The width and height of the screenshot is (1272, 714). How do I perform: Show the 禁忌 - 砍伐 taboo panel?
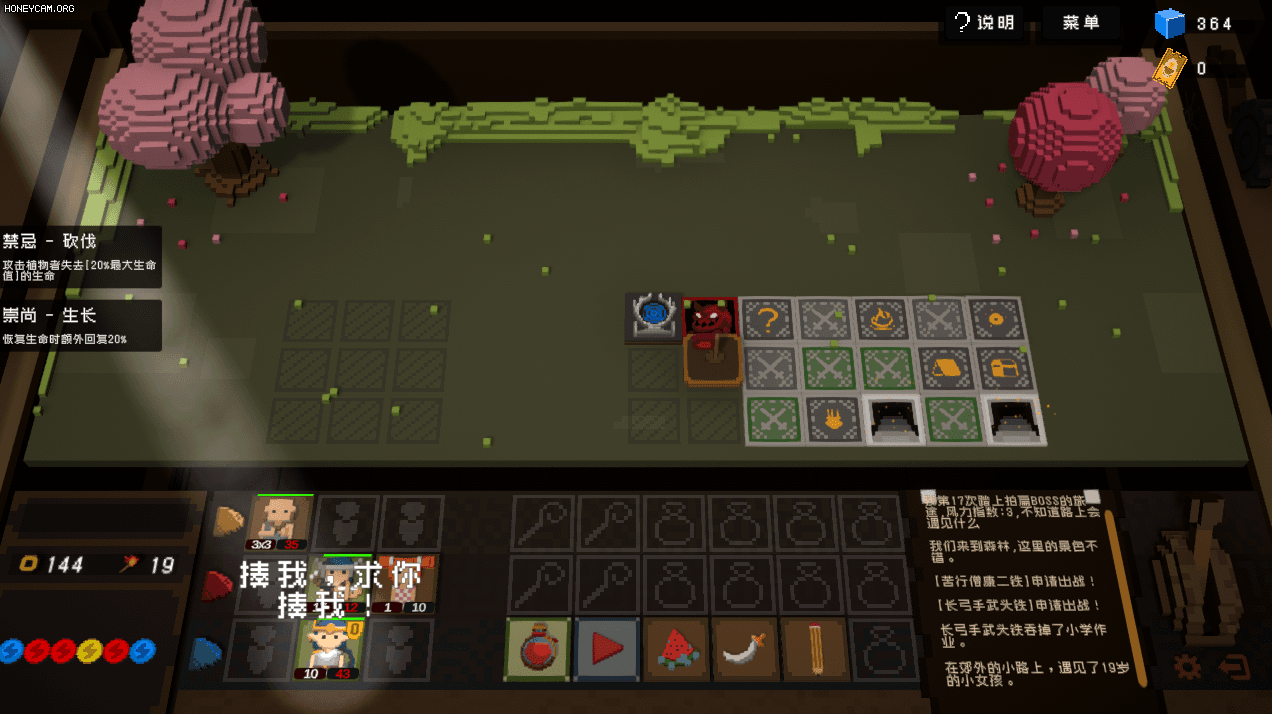(80, 256)
